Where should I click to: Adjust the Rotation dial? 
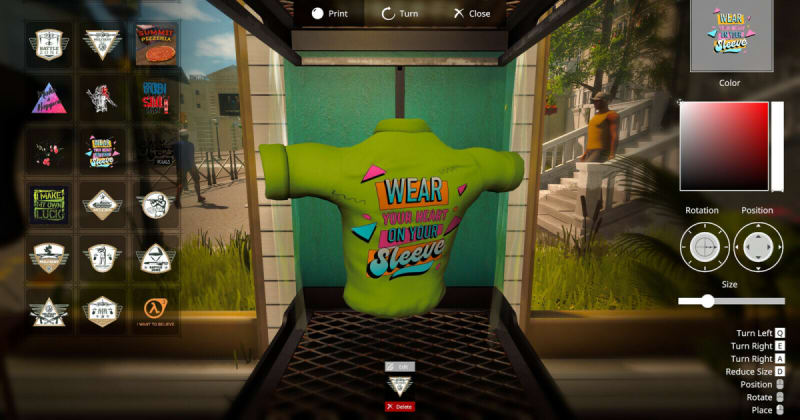tap(705, 246)
